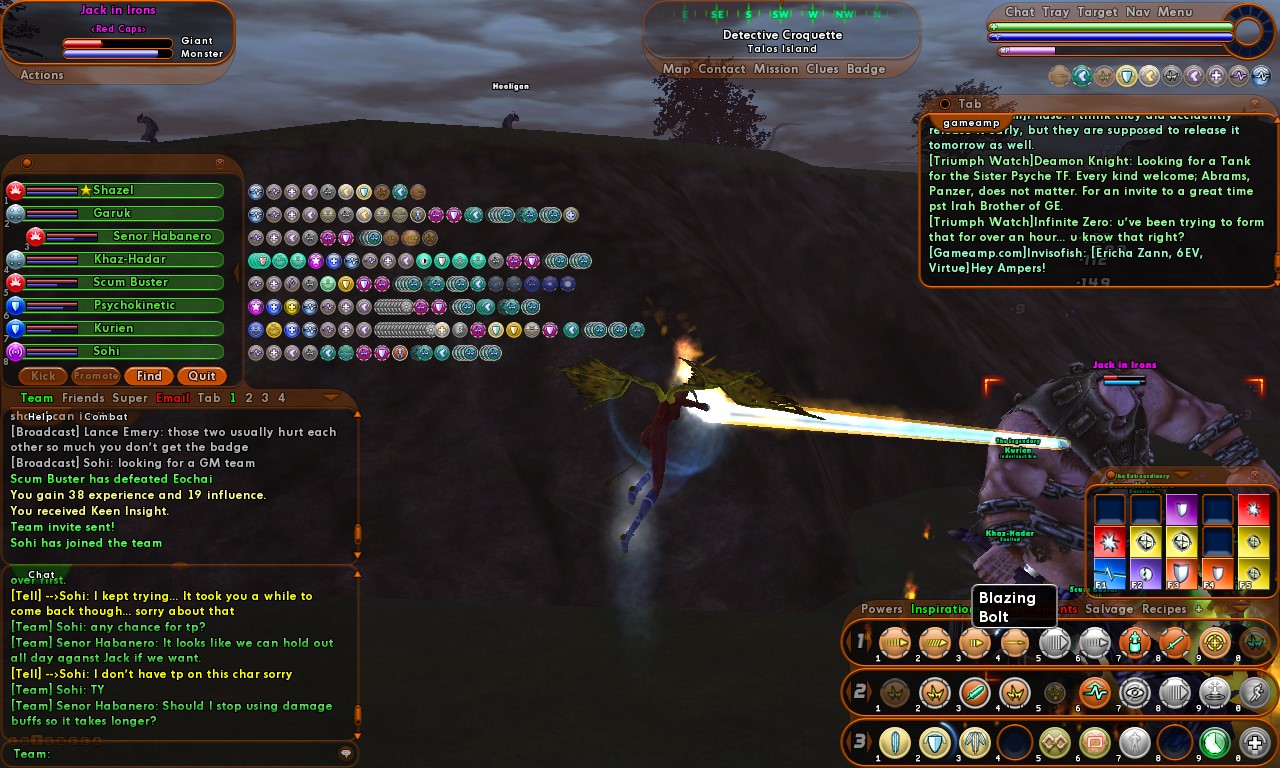Image resolution: width=1280 pixels, height=768 pixels.
Task: Switch to the Friends tab
Action: [x=82, y=398]
